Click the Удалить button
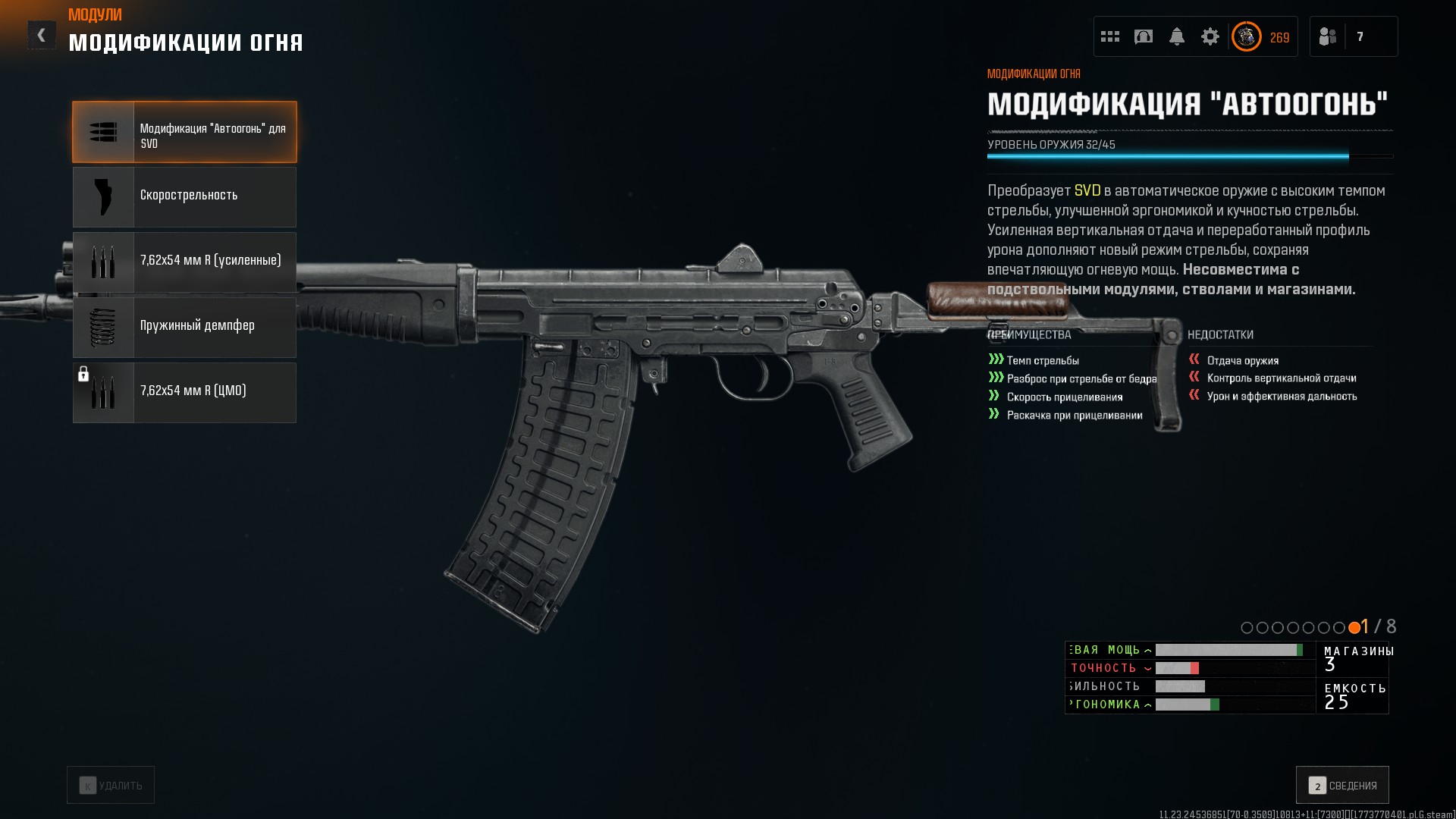This screenshot has height=819, width=1456. point(111,785)
